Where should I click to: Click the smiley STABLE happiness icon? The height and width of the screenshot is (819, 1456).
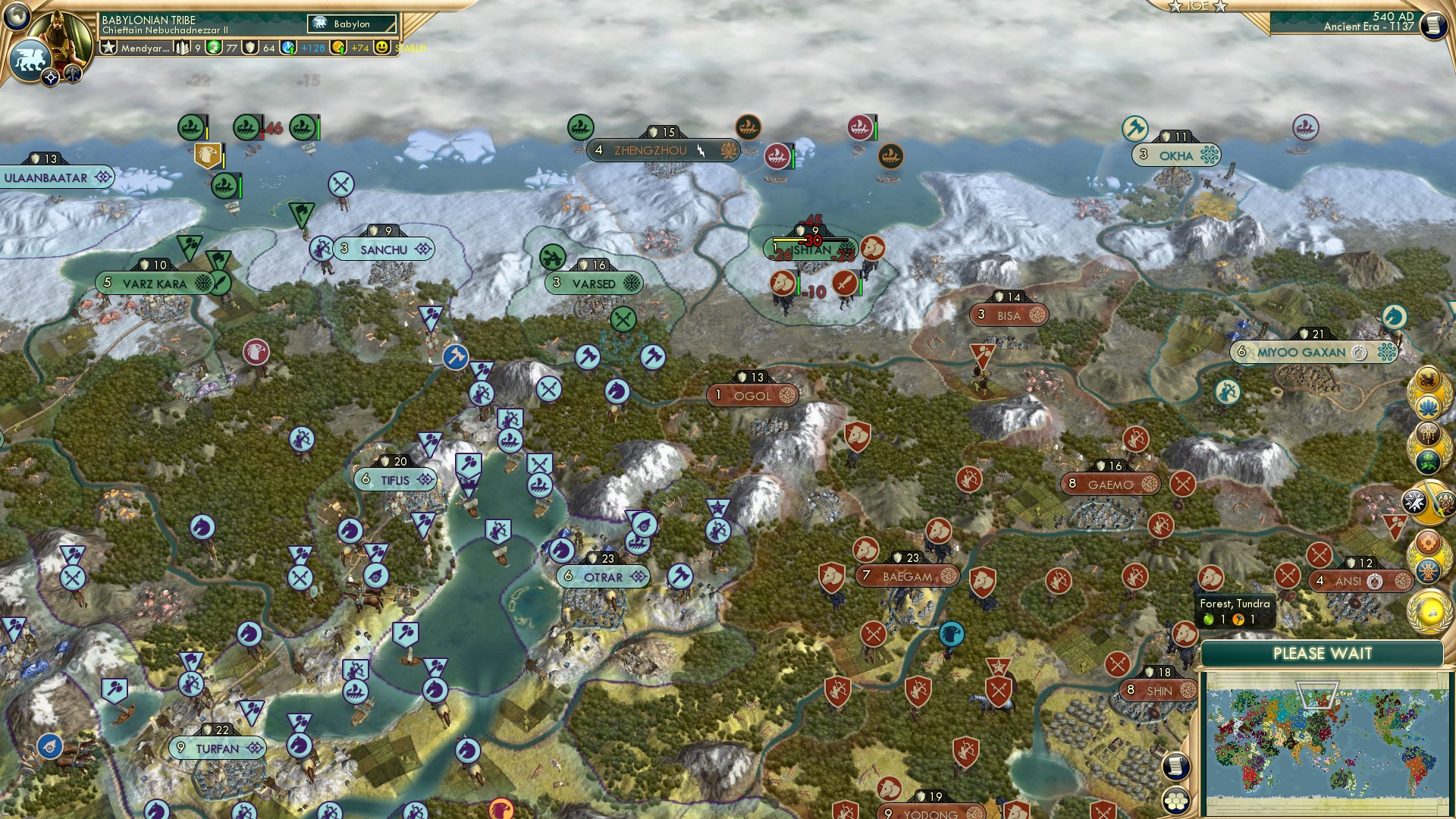click(382, 47)
